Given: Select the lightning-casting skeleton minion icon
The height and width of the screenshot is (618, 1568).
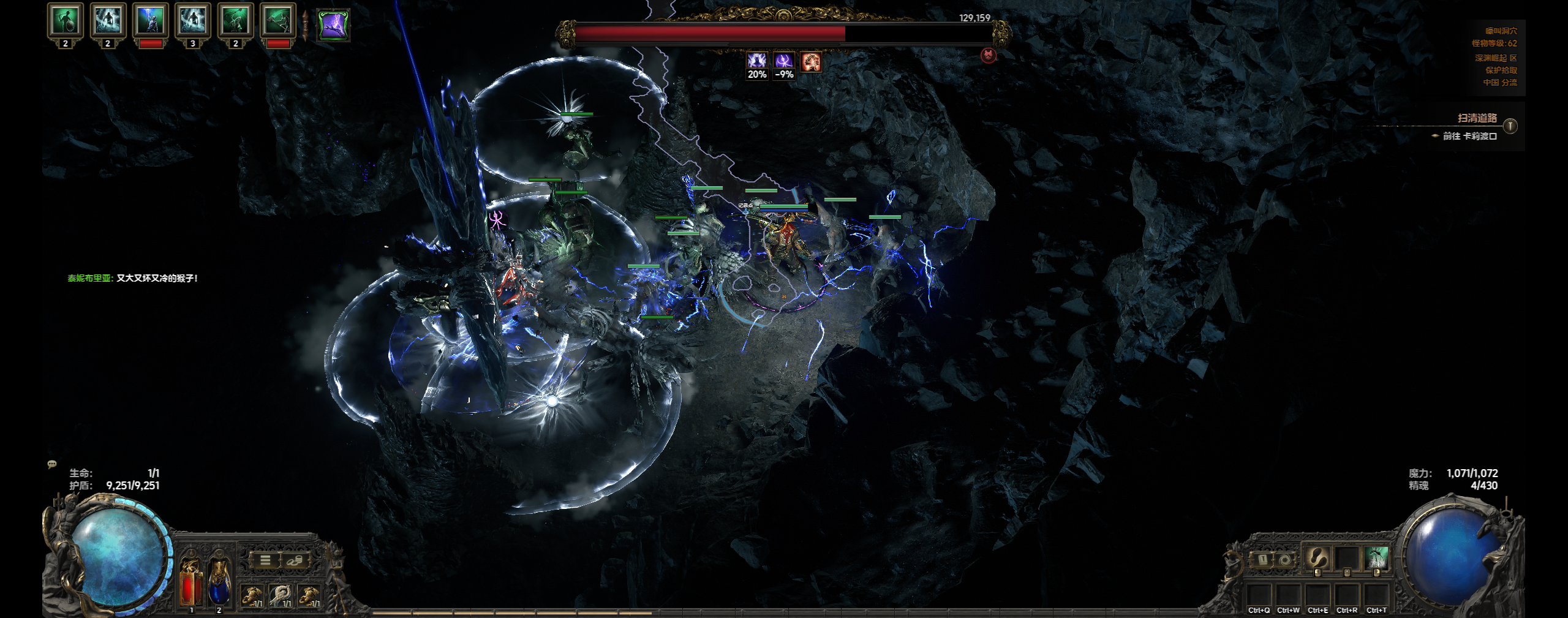Looking at the screenshot, I should [x=151, y=20].
